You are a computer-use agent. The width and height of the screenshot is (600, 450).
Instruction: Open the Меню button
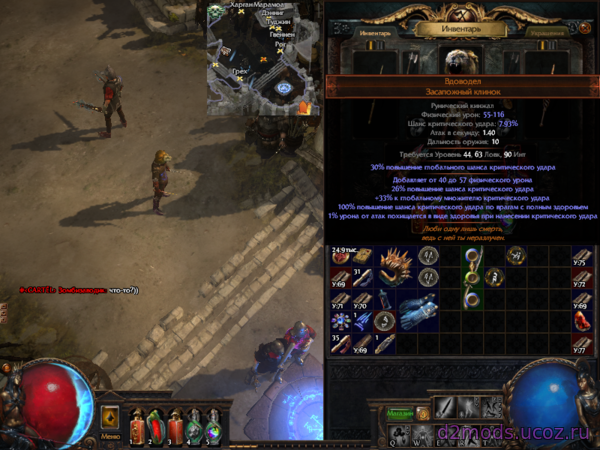[111, 436]
